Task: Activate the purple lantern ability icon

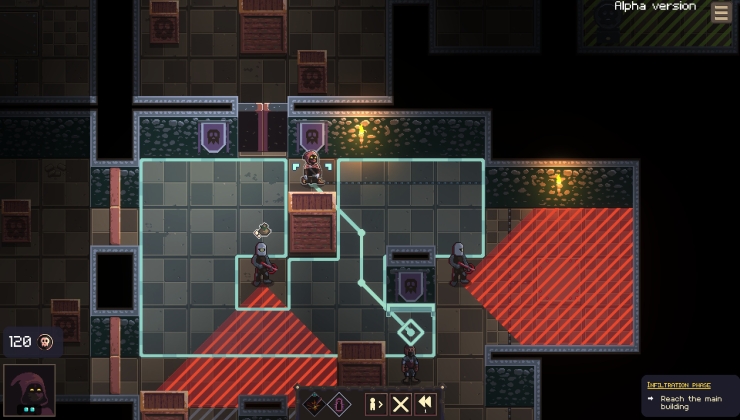Action: pos(339,405)
